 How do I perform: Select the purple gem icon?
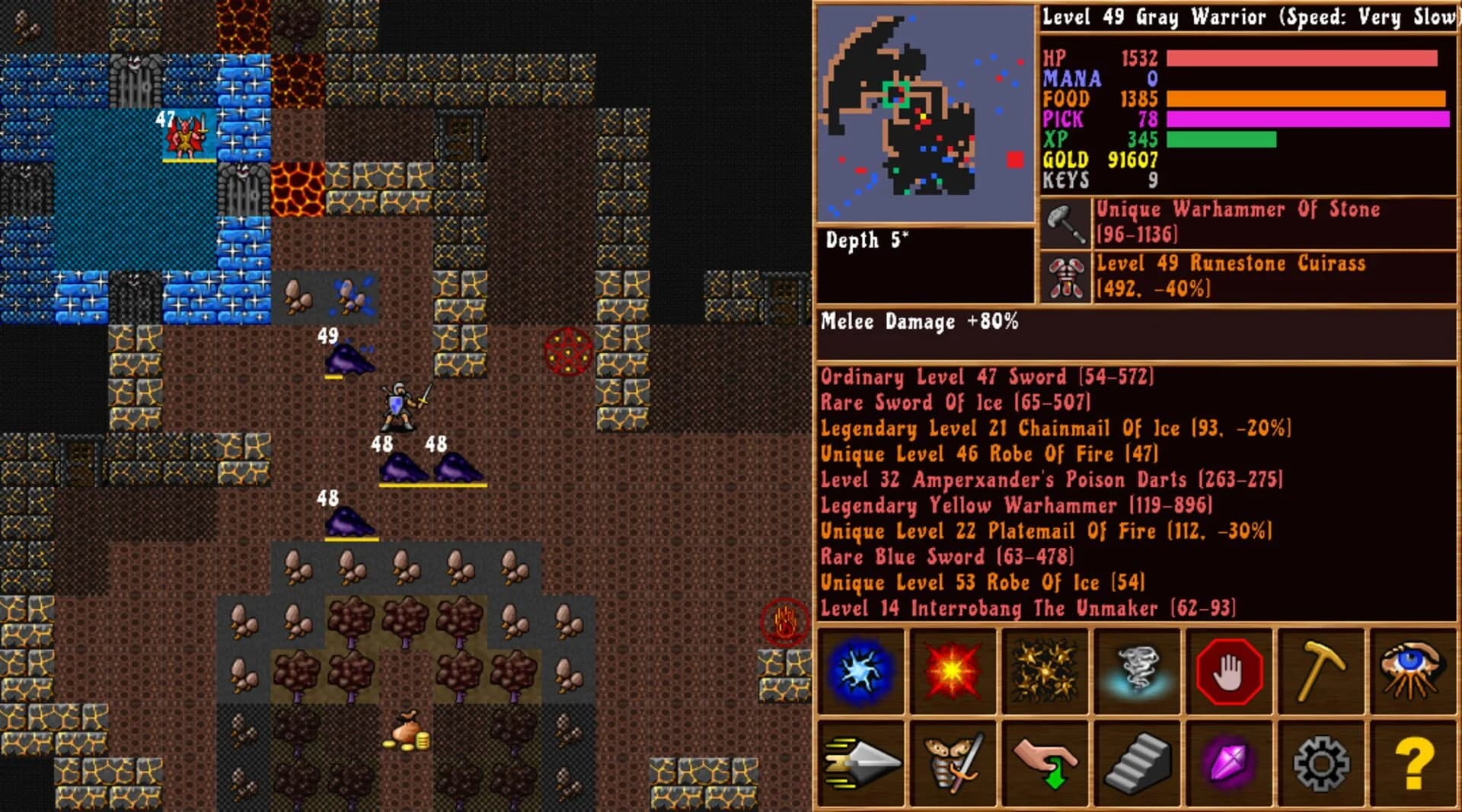(1231, 766)
